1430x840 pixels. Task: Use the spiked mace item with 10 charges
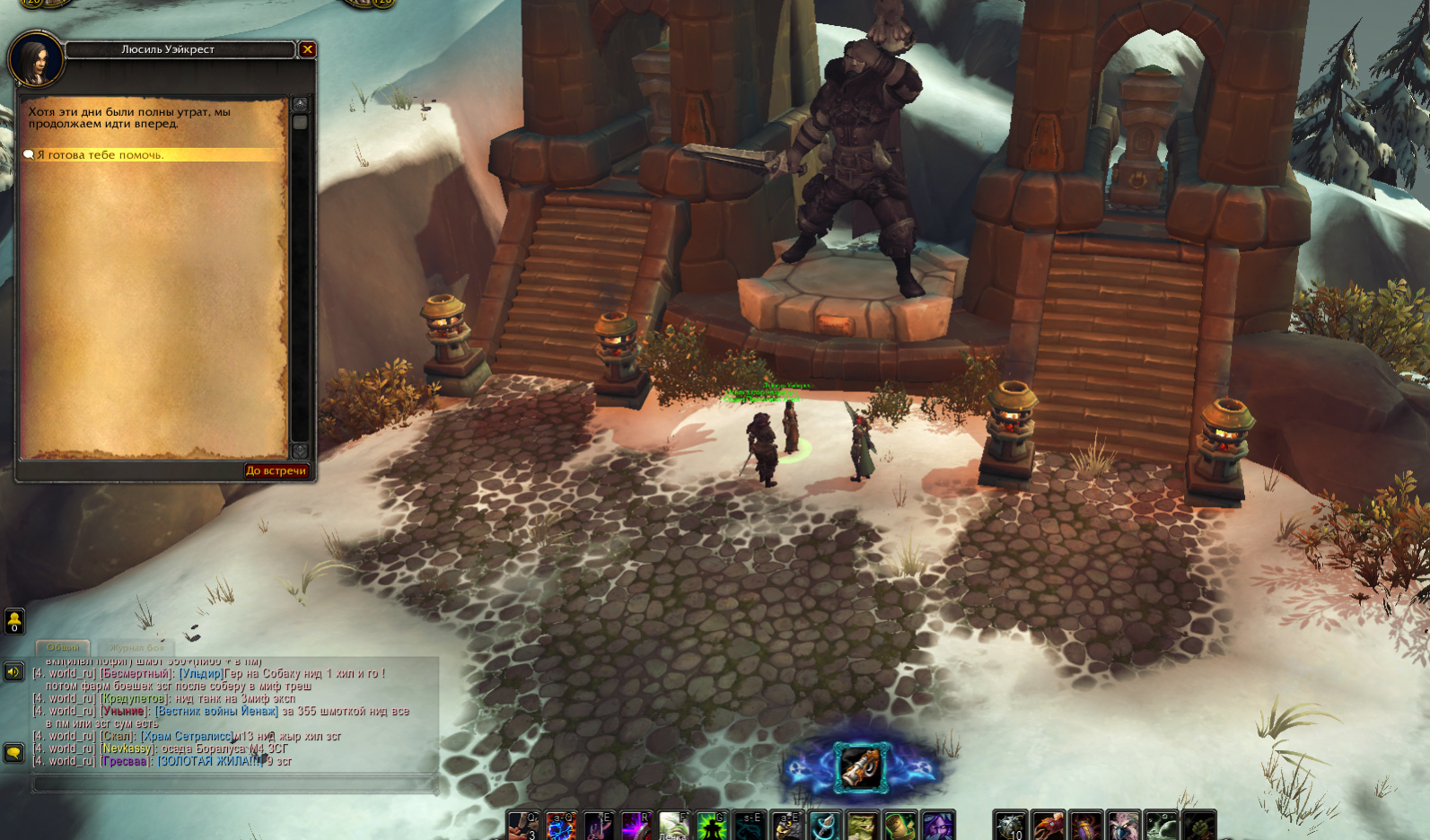coord(1010,826)
